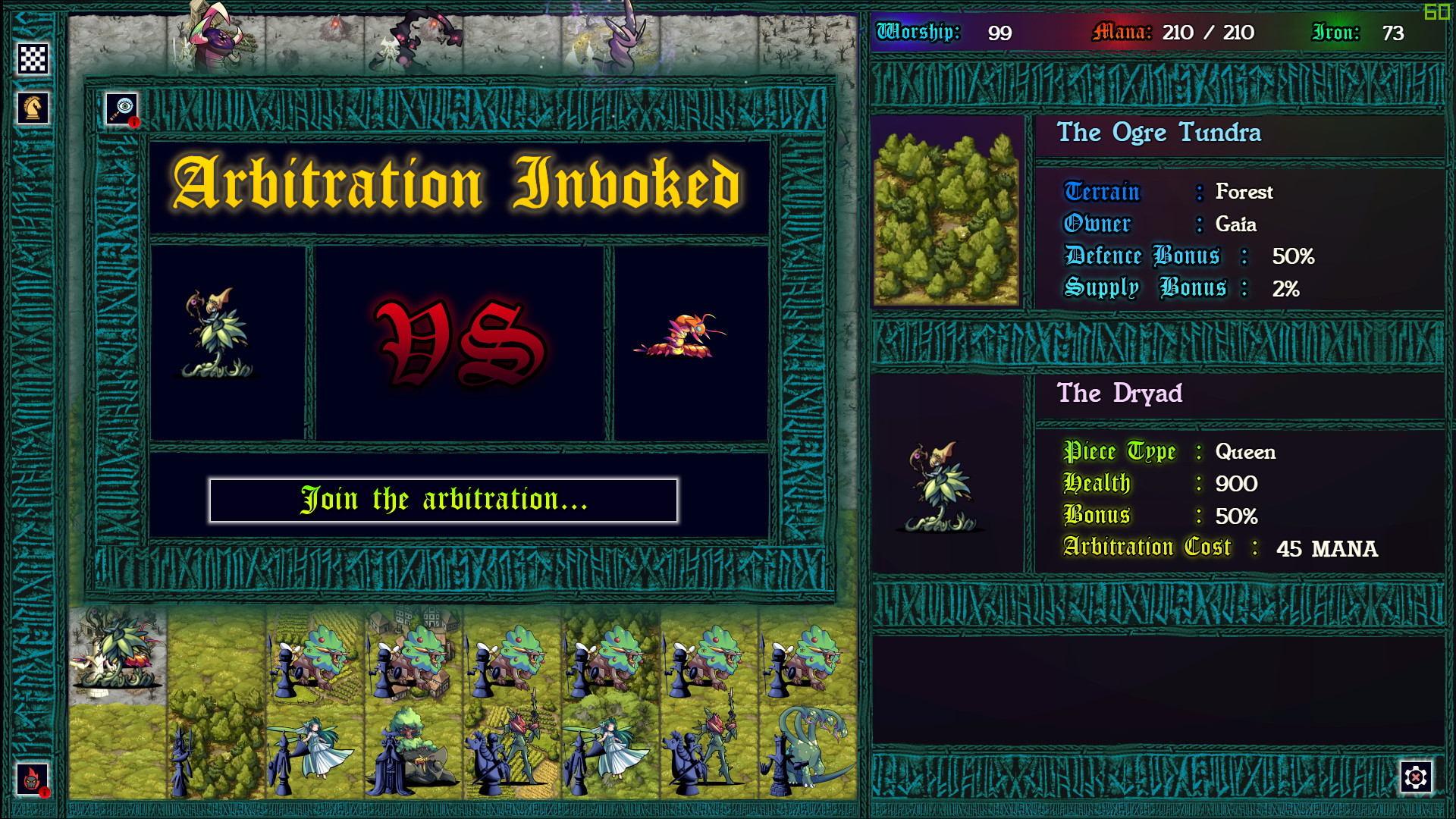This screenshot has height=819, width=1456.
Task: Open the chessboard view icon
Action: pyautogui.click(x=32, y=58)
